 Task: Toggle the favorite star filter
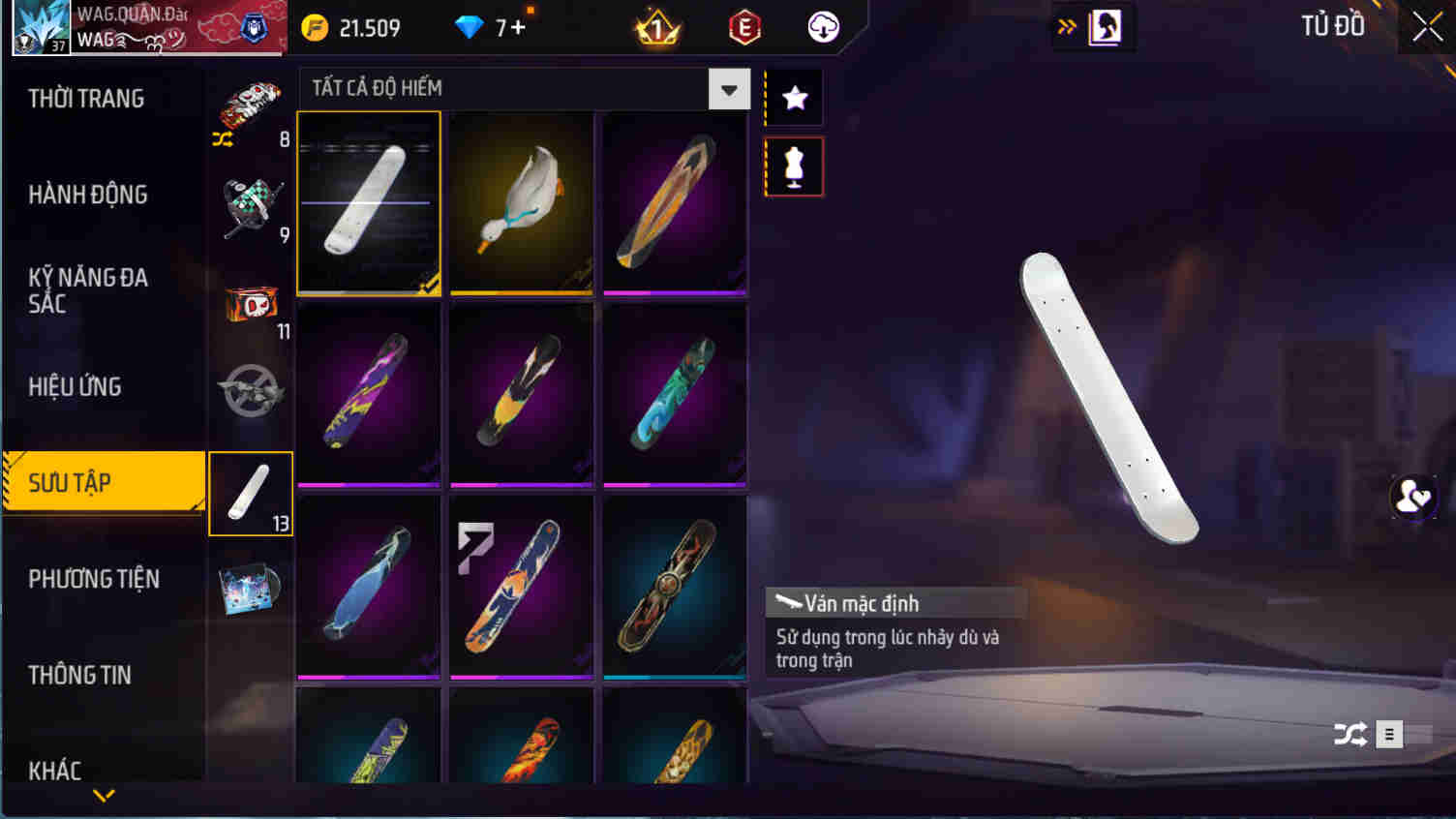coord(793,96)
